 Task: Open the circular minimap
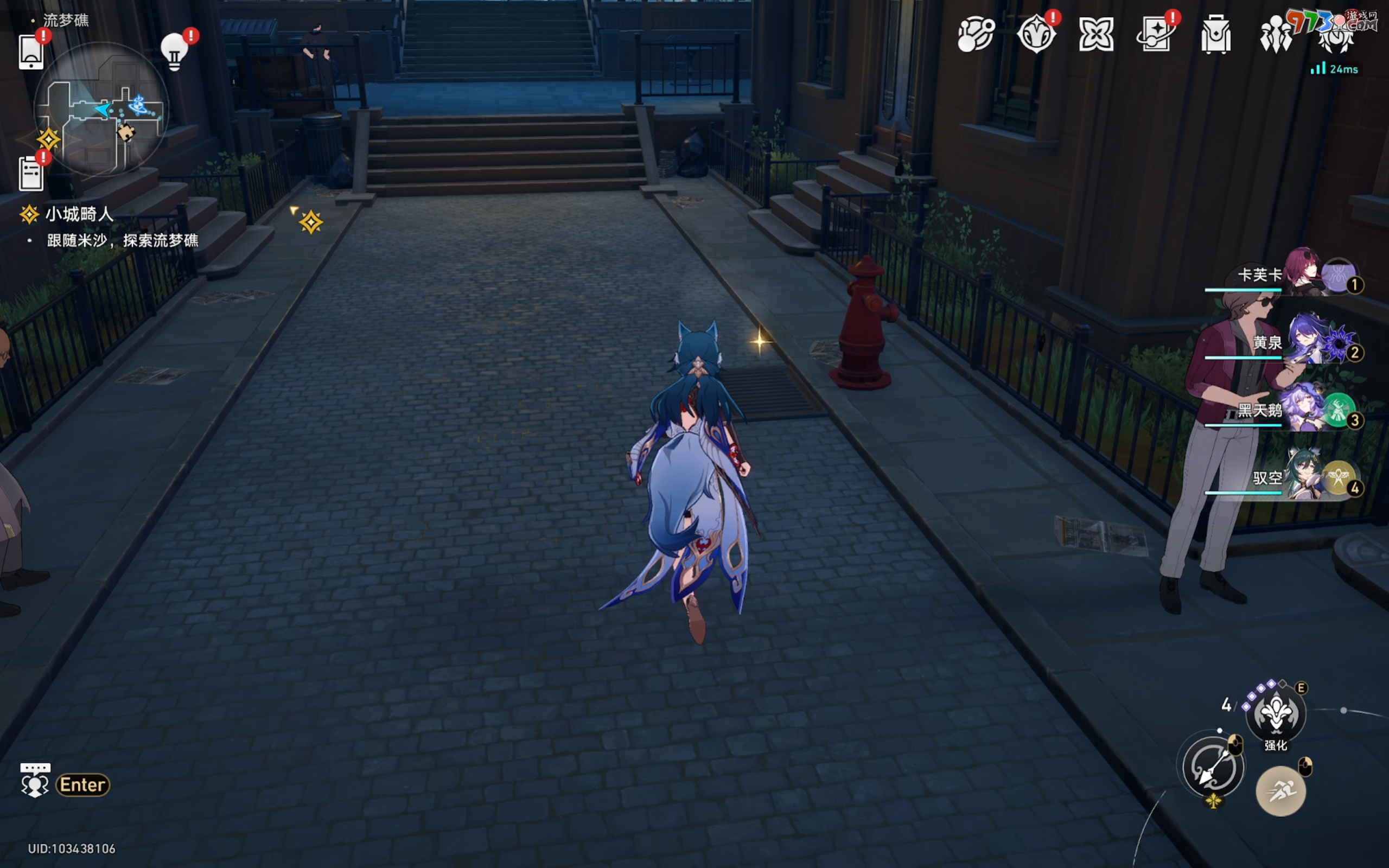coord(101,109)
